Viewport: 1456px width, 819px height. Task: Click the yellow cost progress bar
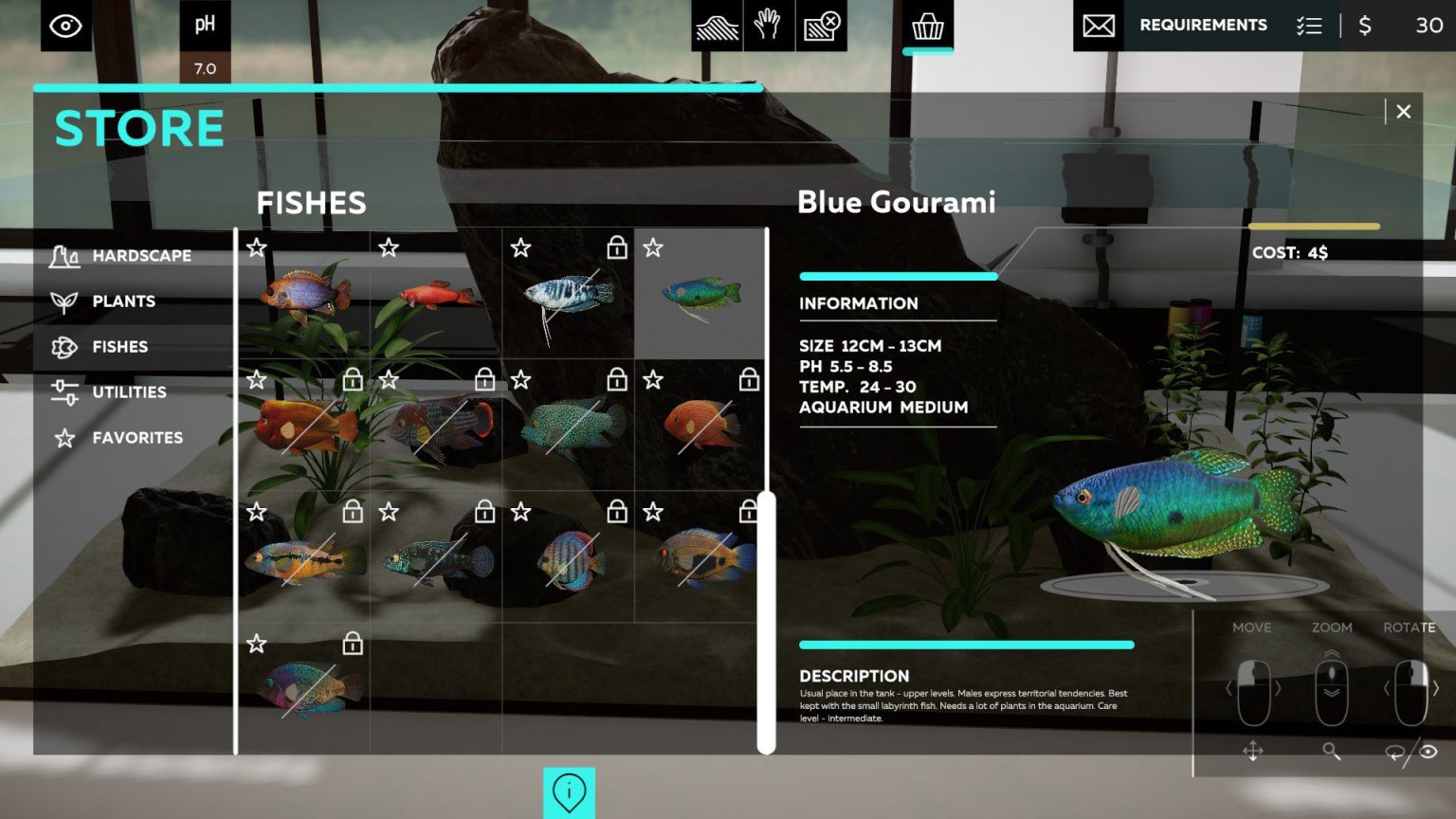(x=1316, y=226)
